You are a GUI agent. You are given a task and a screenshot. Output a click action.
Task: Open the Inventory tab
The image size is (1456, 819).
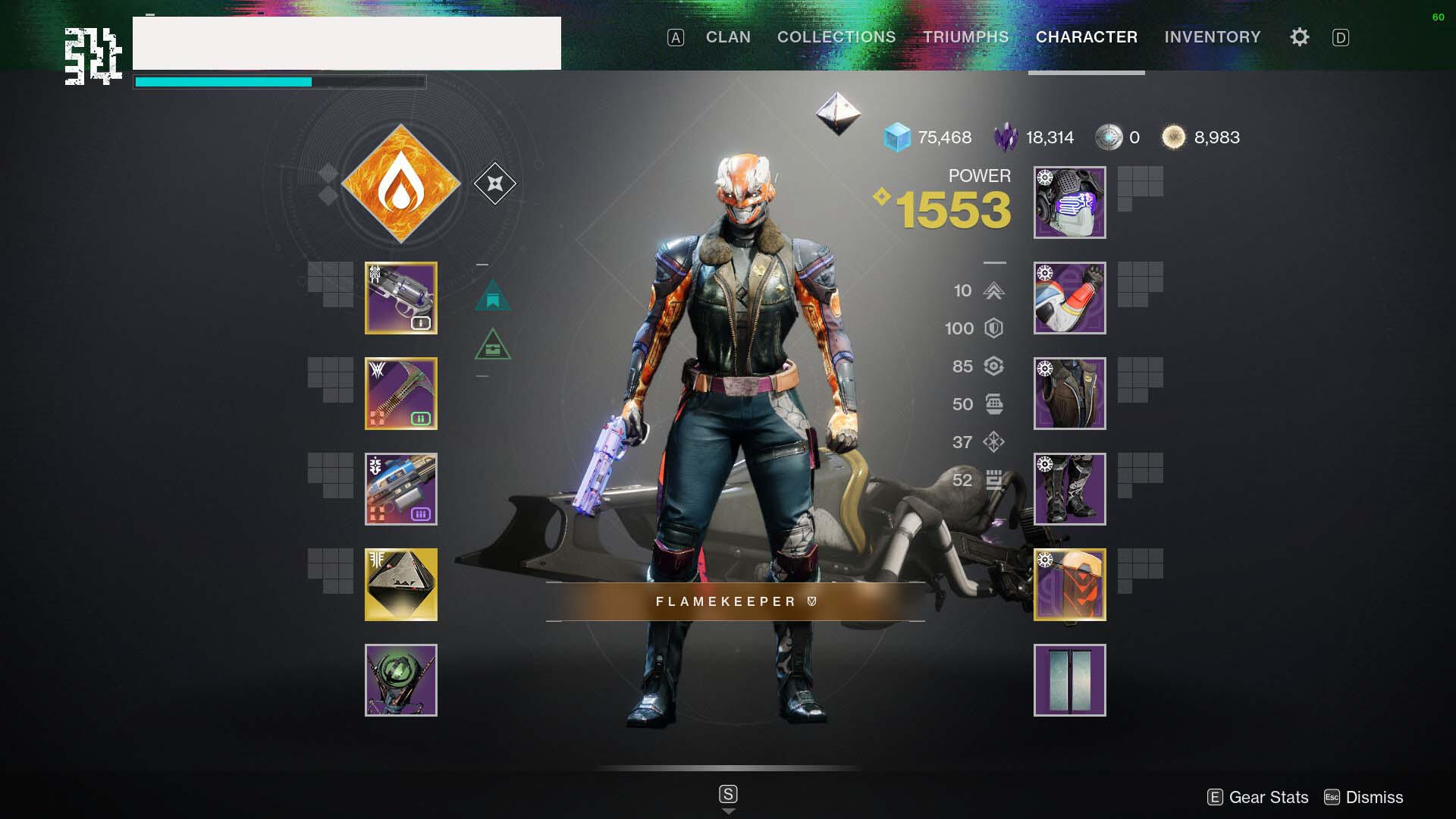1213,37
